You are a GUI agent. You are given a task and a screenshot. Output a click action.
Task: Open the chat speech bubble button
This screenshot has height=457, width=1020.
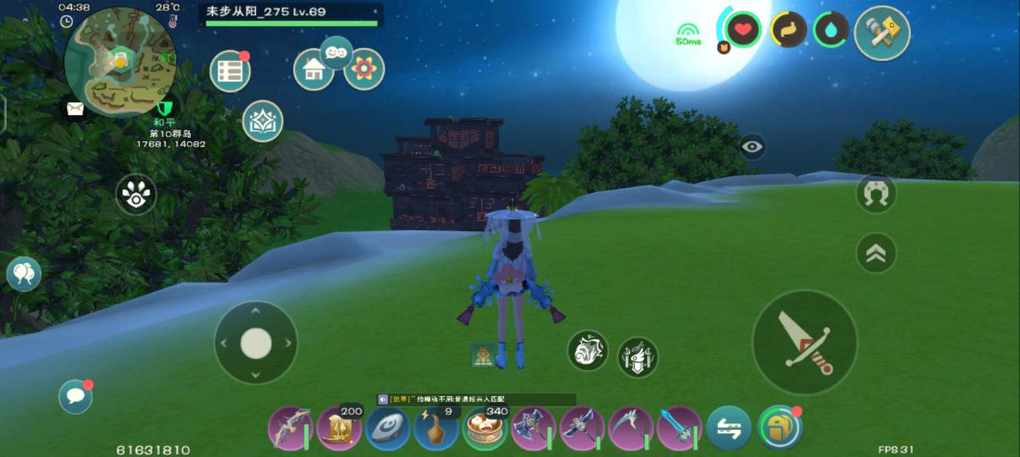75,397
